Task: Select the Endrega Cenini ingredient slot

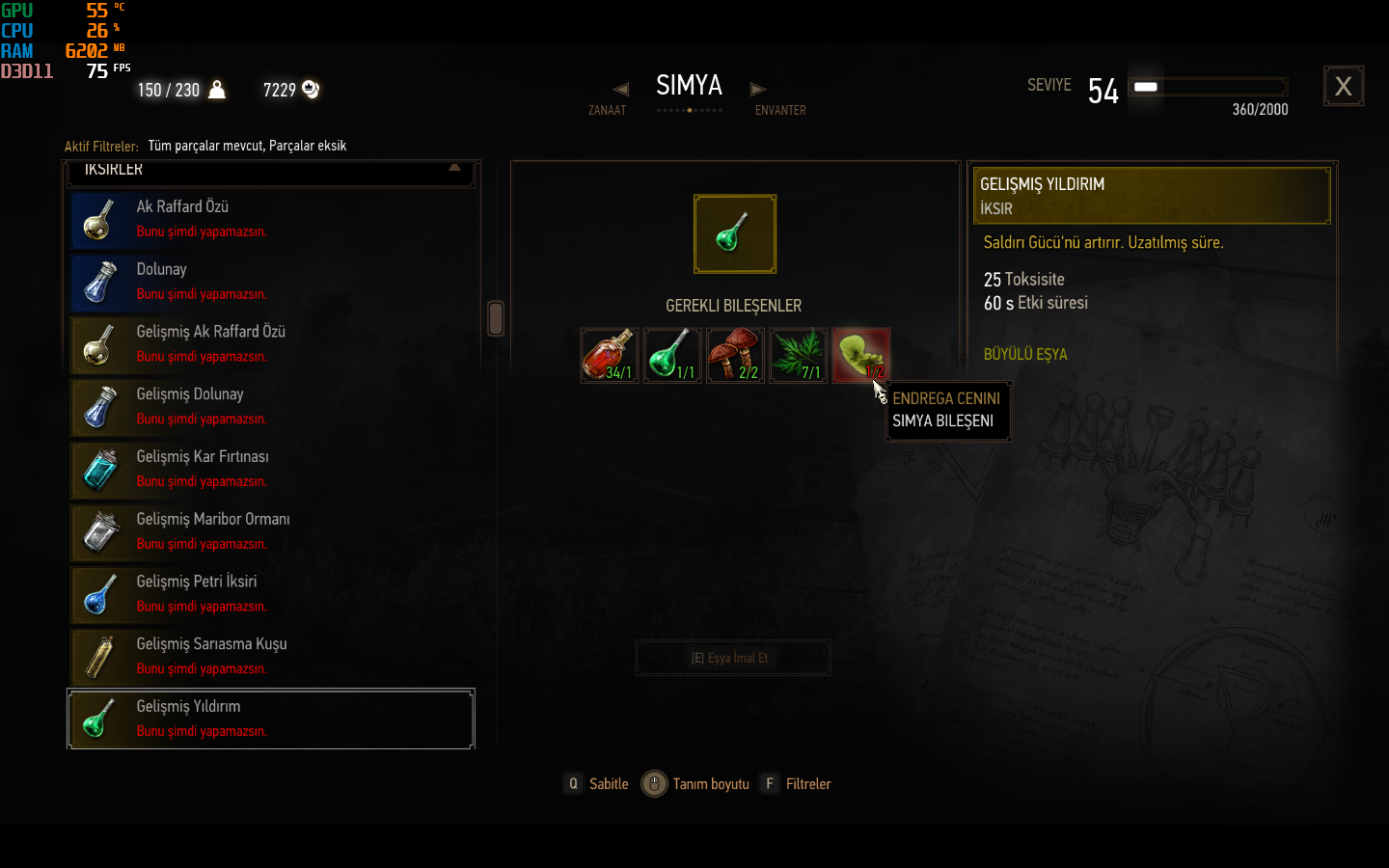Action: click(858, 353)
